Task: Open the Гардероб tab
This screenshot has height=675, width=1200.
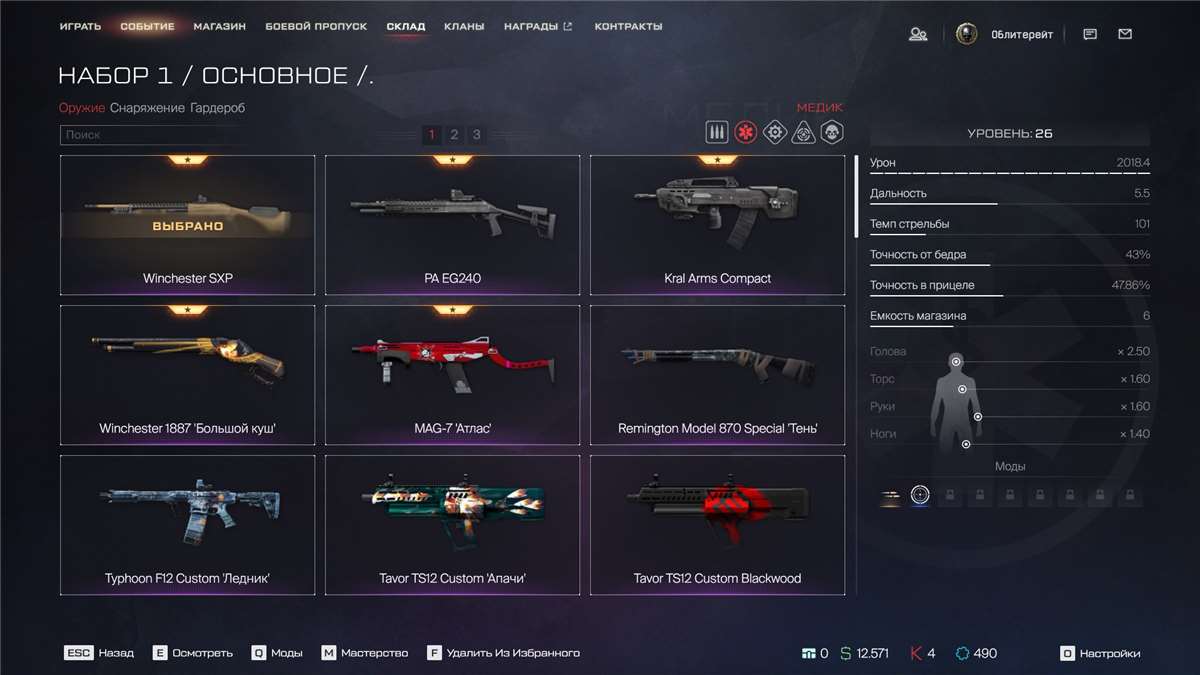Action: pyautogui.click(x=217, y=108)
